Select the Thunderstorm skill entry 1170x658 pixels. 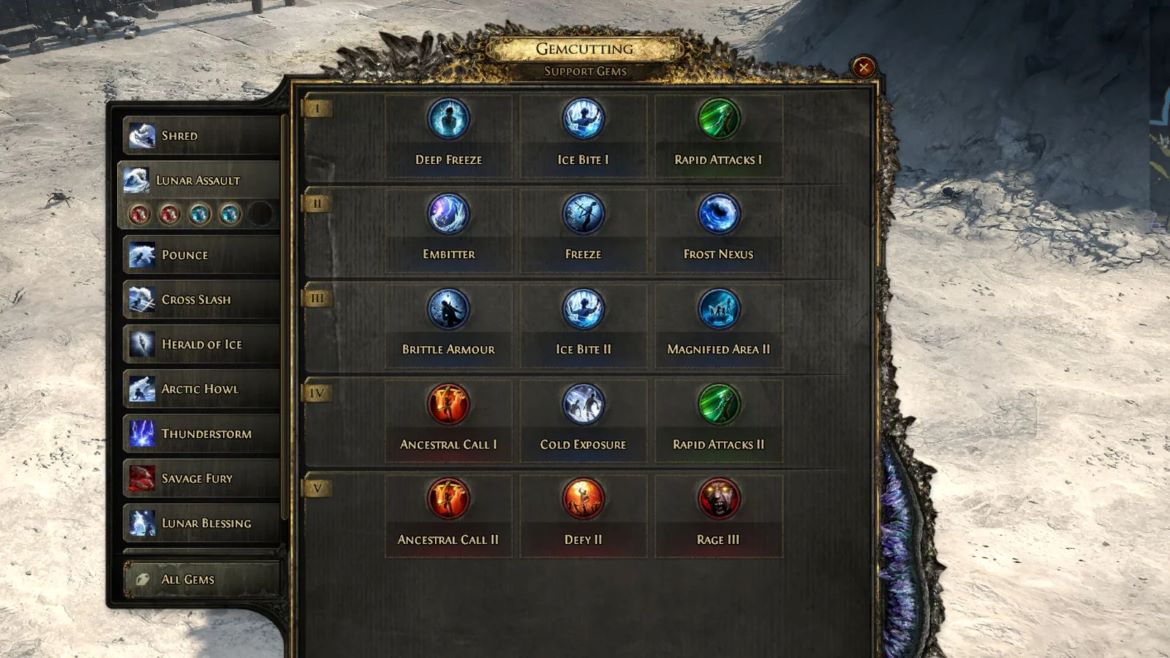[x=200, y=434]
